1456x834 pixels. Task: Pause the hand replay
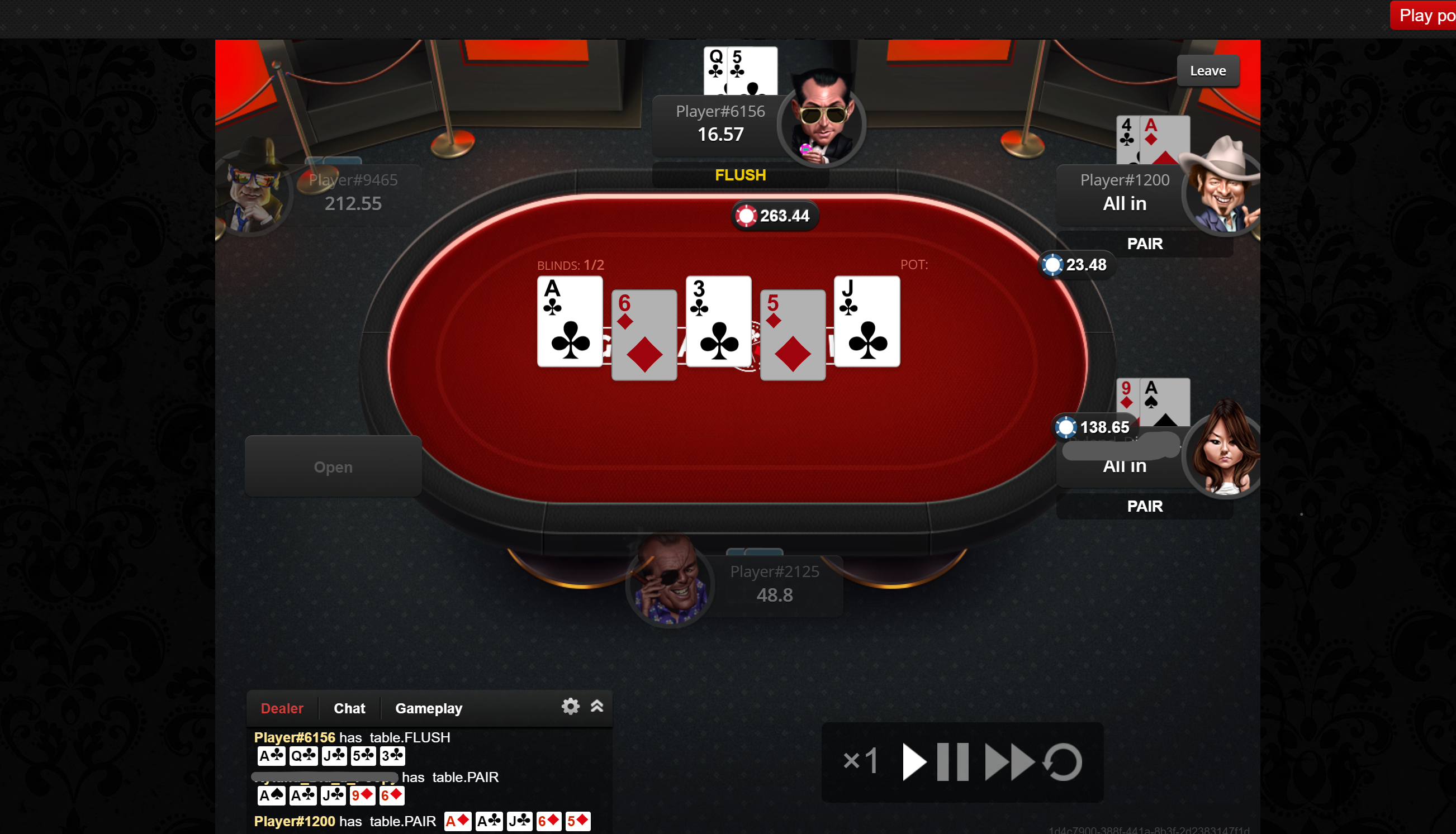952,762
